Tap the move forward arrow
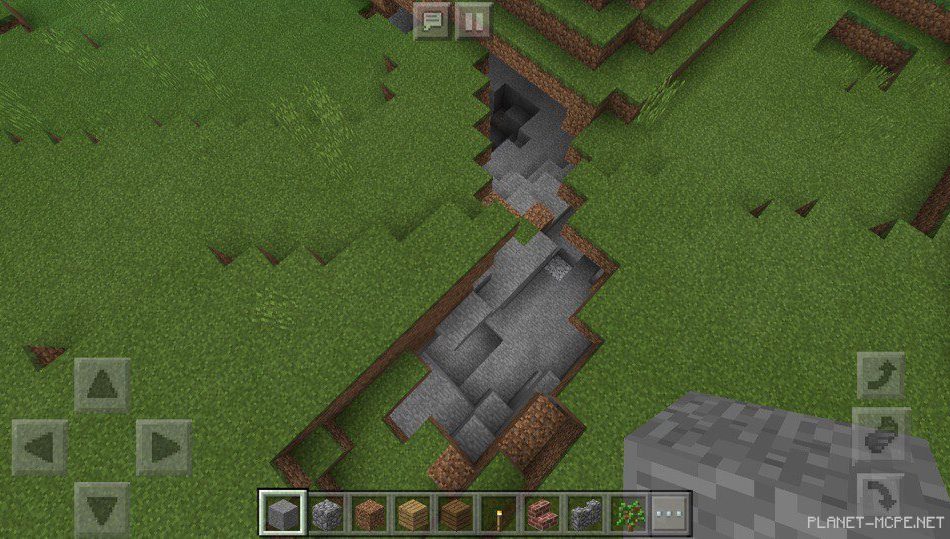Screen dimensions: 950x539 [x=102, y=385]
